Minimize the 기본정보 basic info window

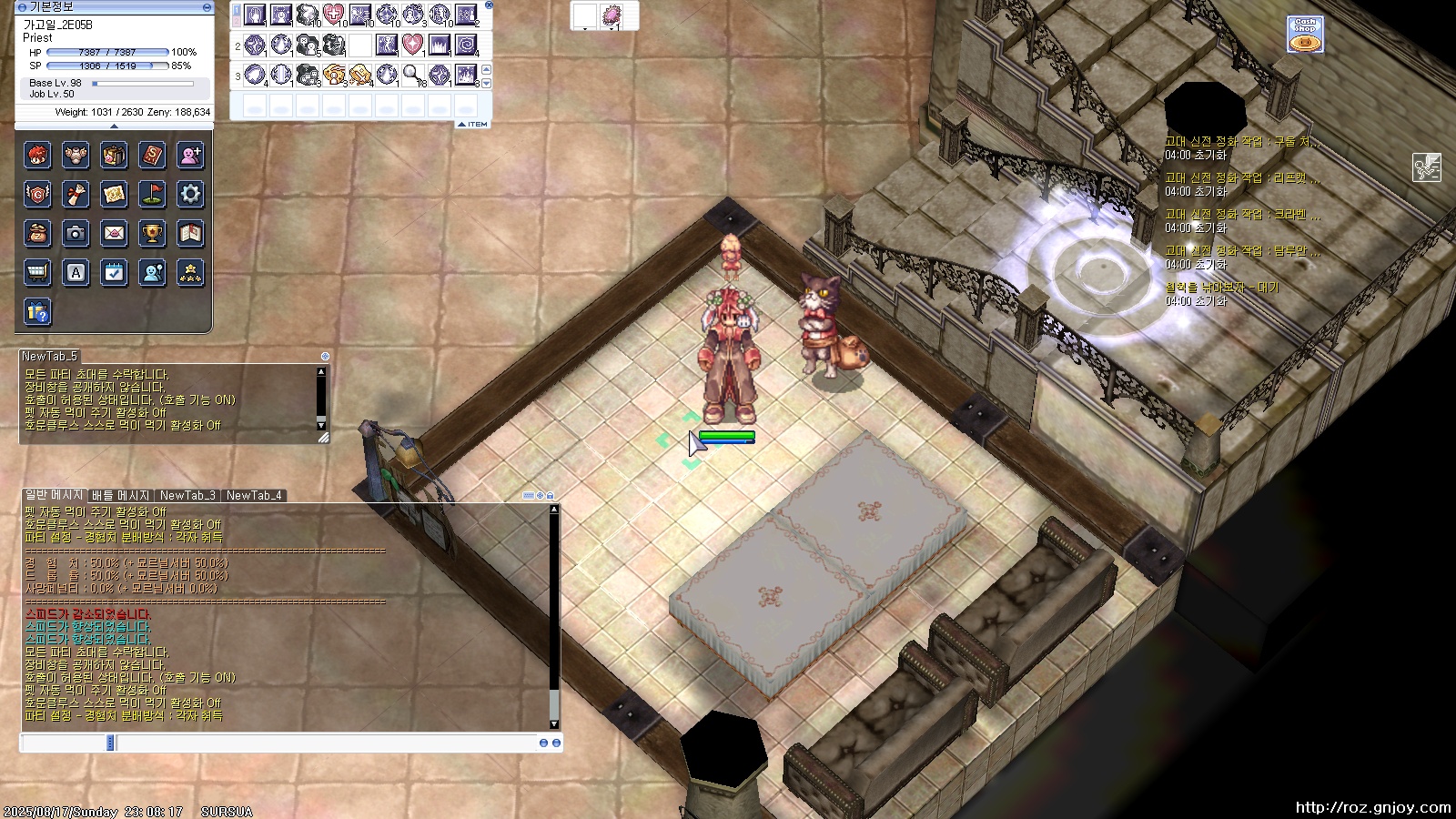click(207, 6)
